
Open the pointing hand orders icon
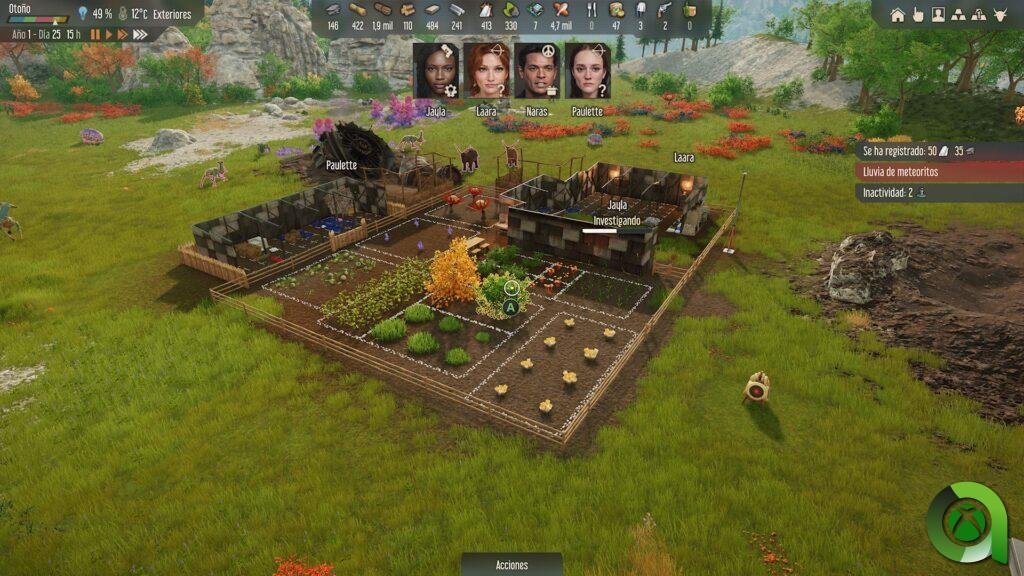(x=917, y=15)
